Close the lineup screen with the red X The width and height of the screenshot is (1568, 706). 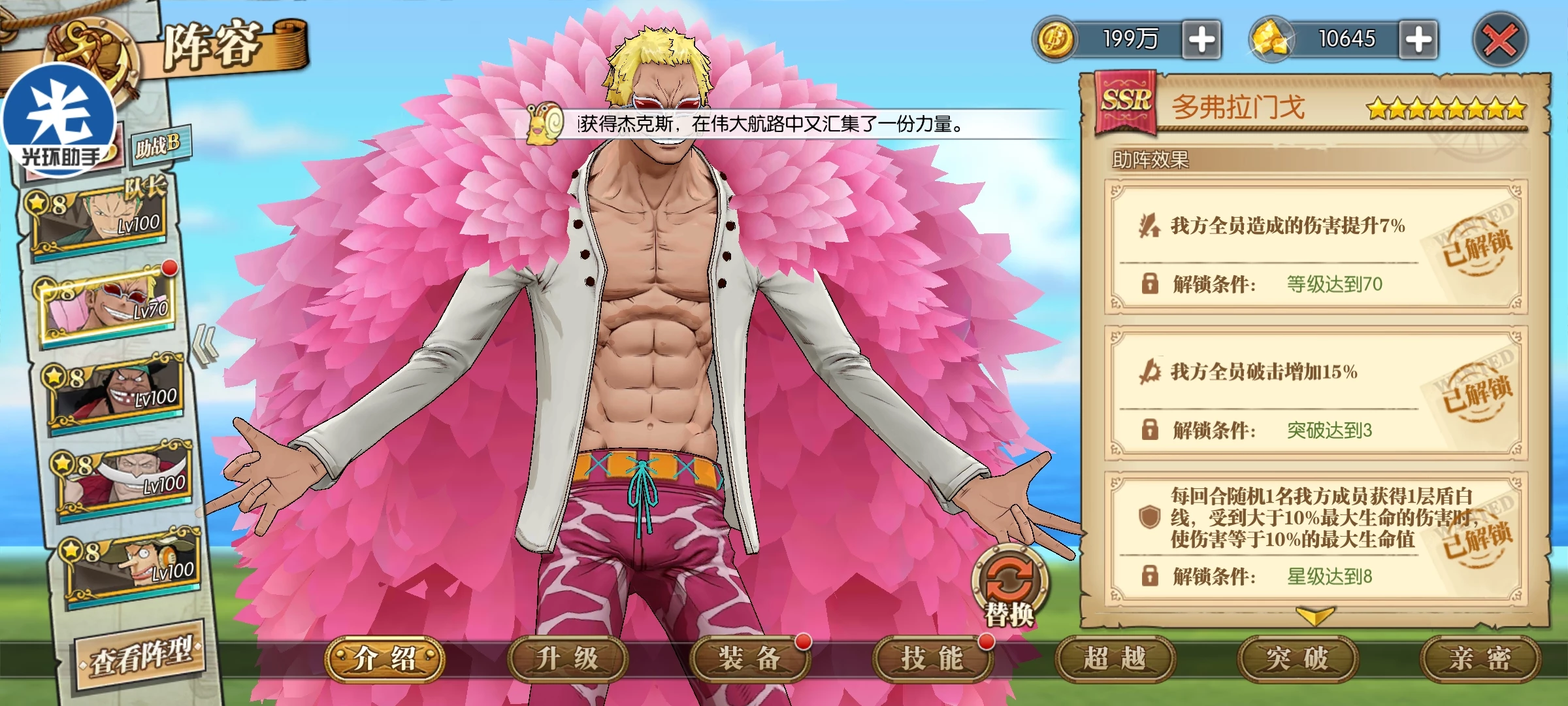(x=1499, y=41)
